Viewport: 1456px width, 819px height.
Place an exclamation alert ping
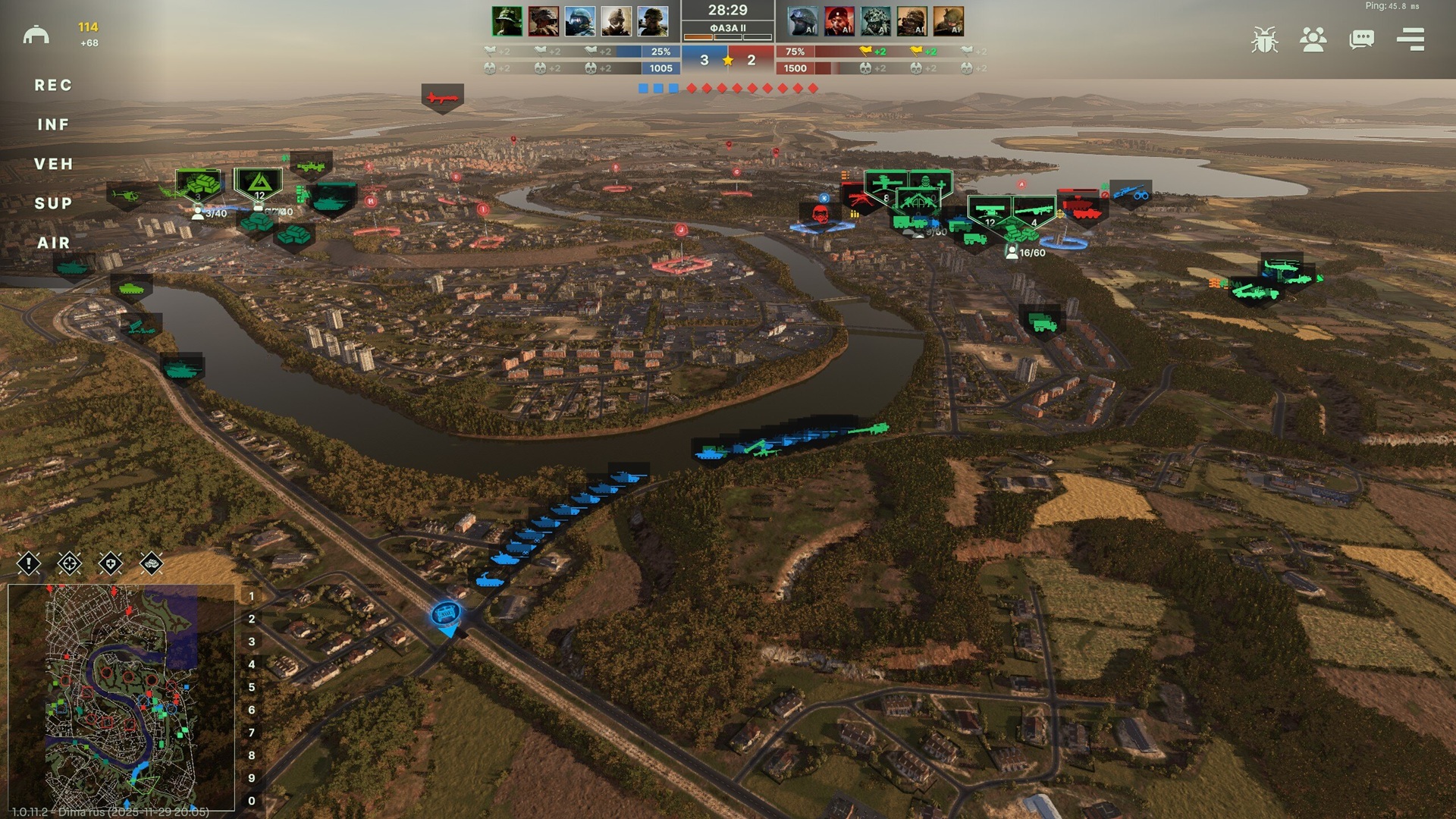click(29, 563)
